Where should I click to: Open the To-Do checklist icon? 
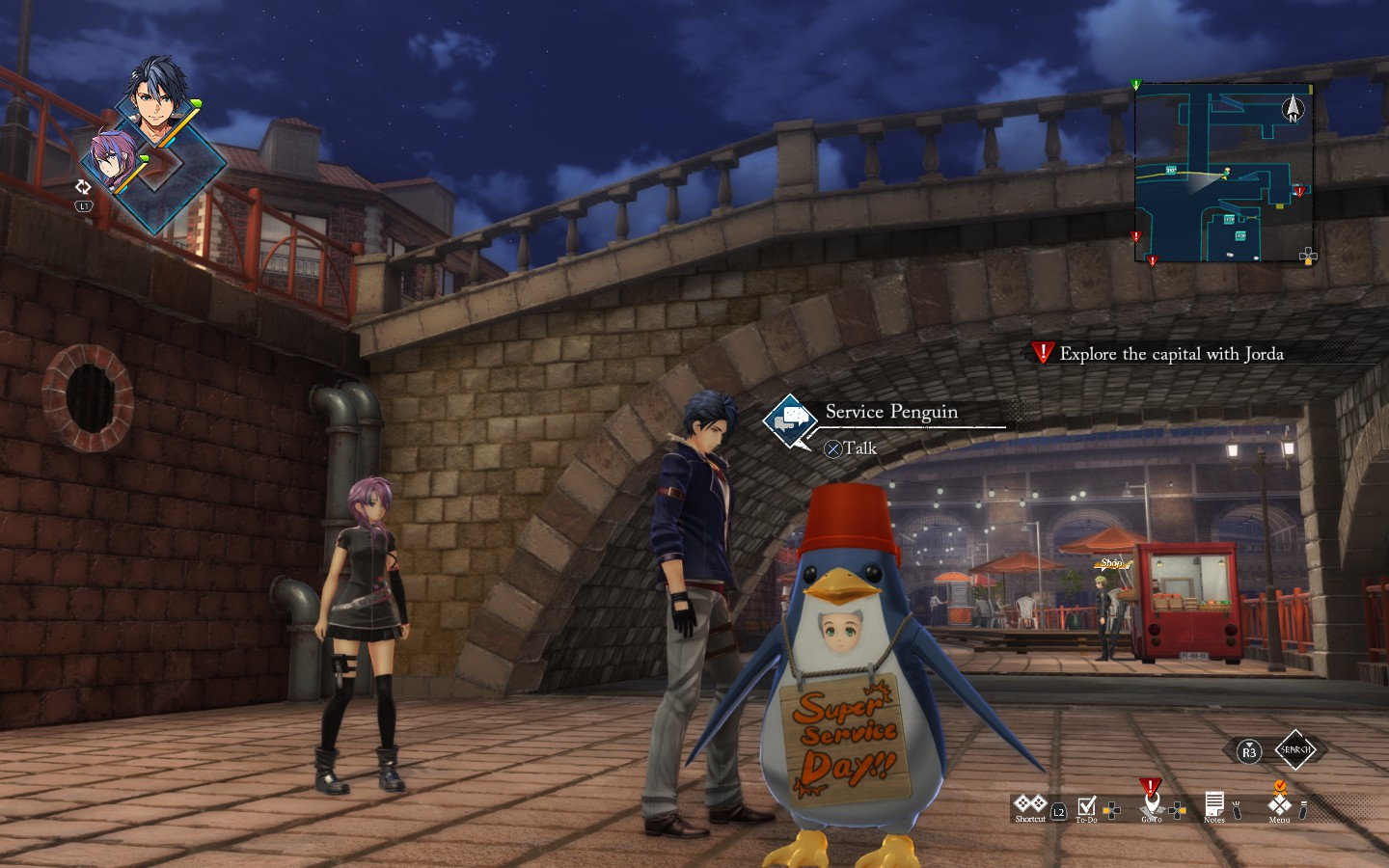coord(1087,805)
